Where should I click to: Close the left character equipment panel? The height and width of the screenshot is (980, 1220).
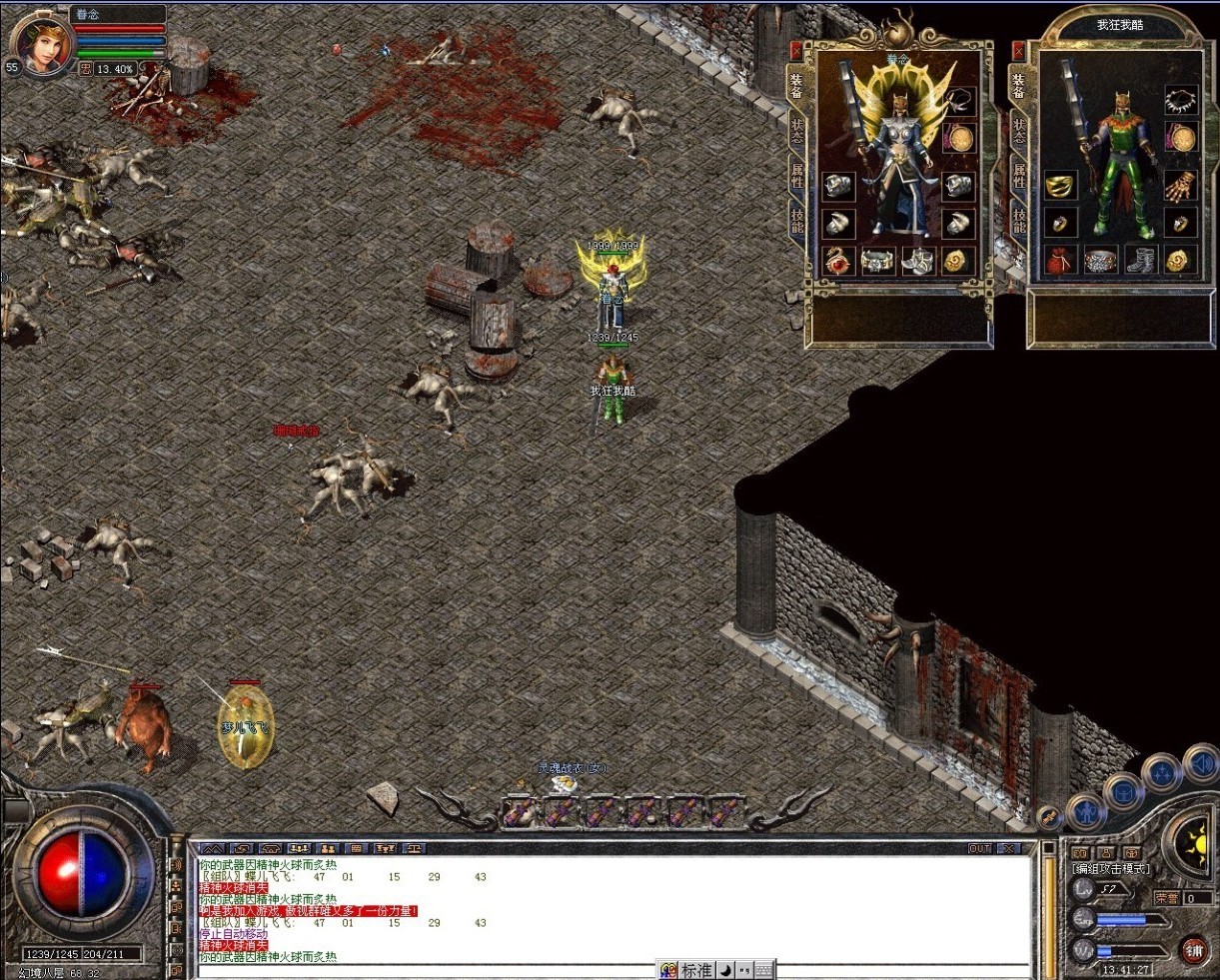click(796, 49)
